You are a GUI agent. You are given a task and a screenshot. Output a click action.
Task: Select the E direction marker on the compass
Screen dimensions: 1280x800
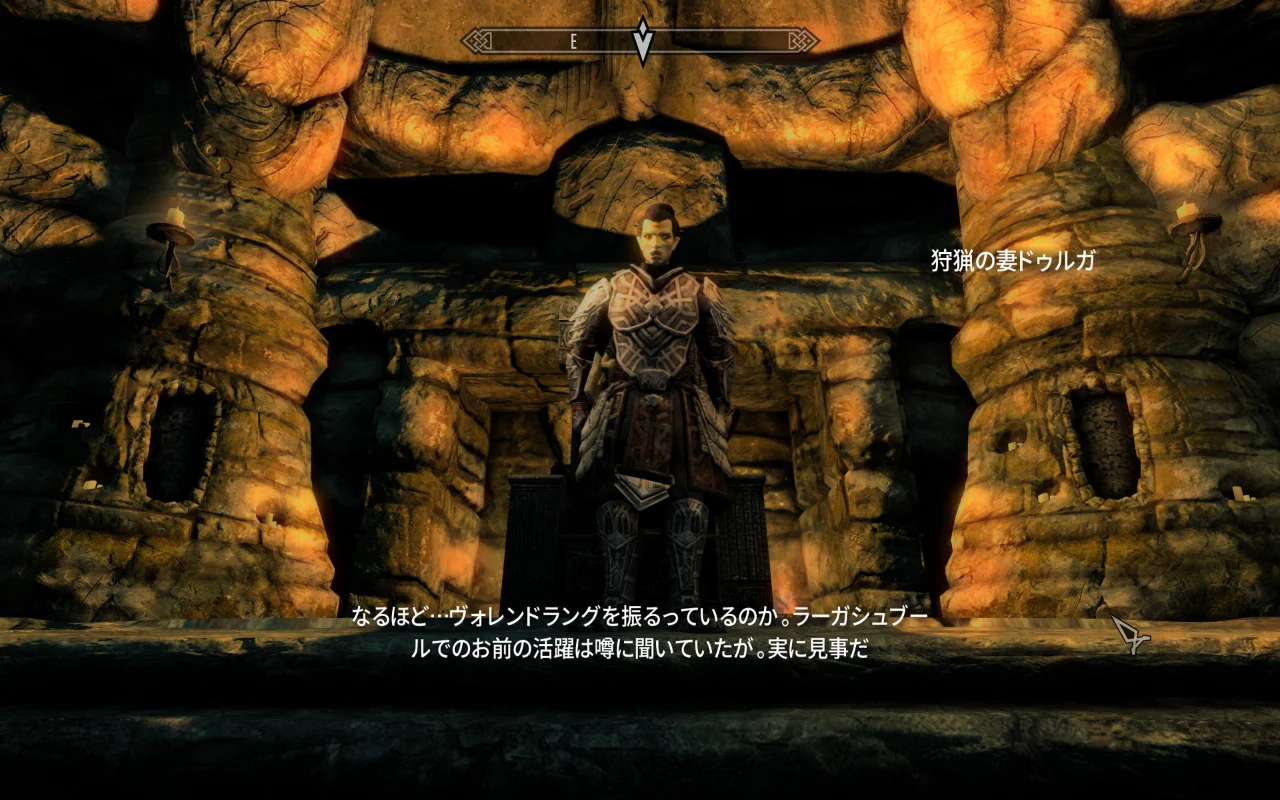(x=572, y=43)
